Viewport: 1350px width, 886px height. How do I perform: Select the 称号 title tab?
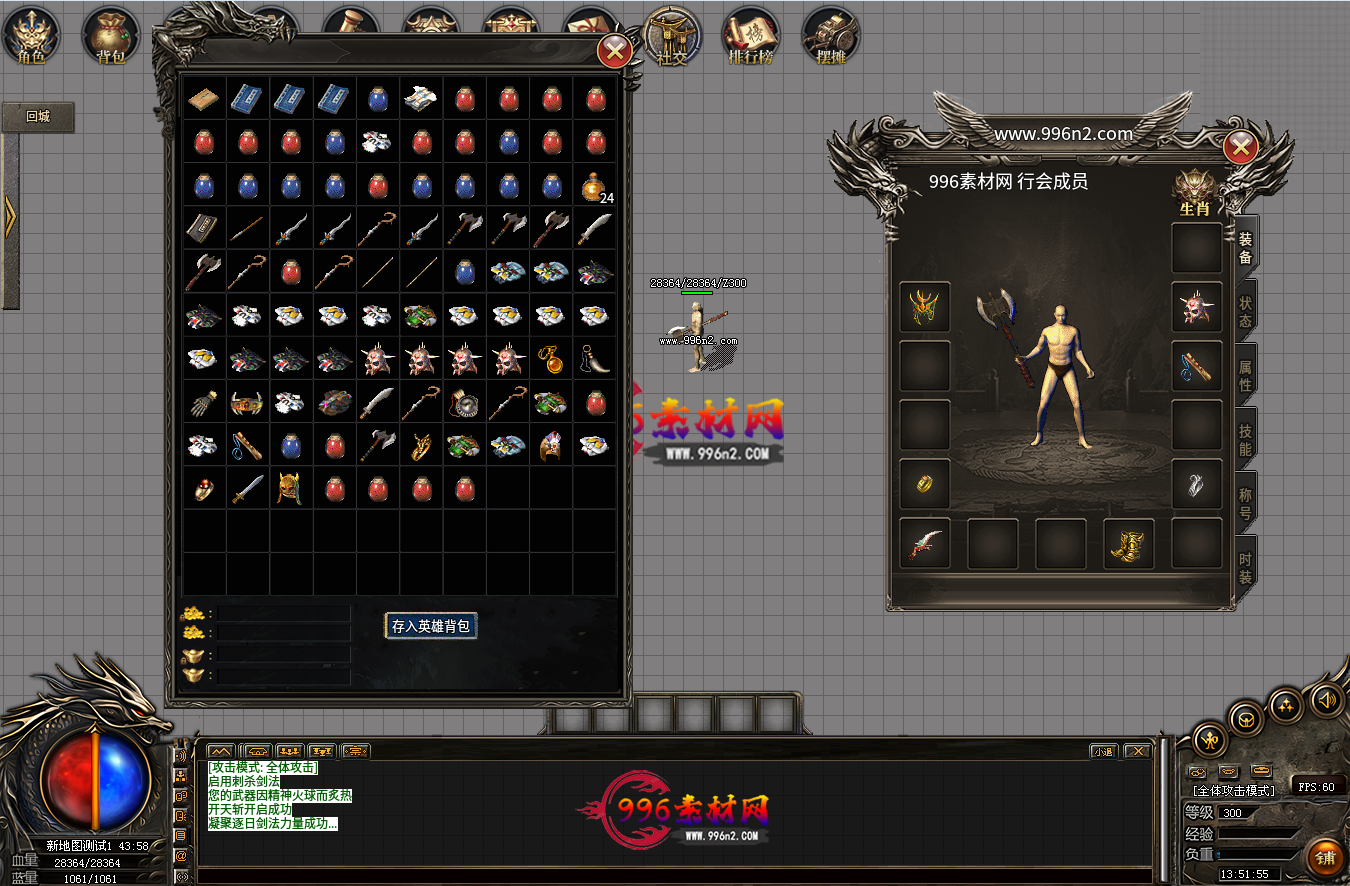[1245, 503]
